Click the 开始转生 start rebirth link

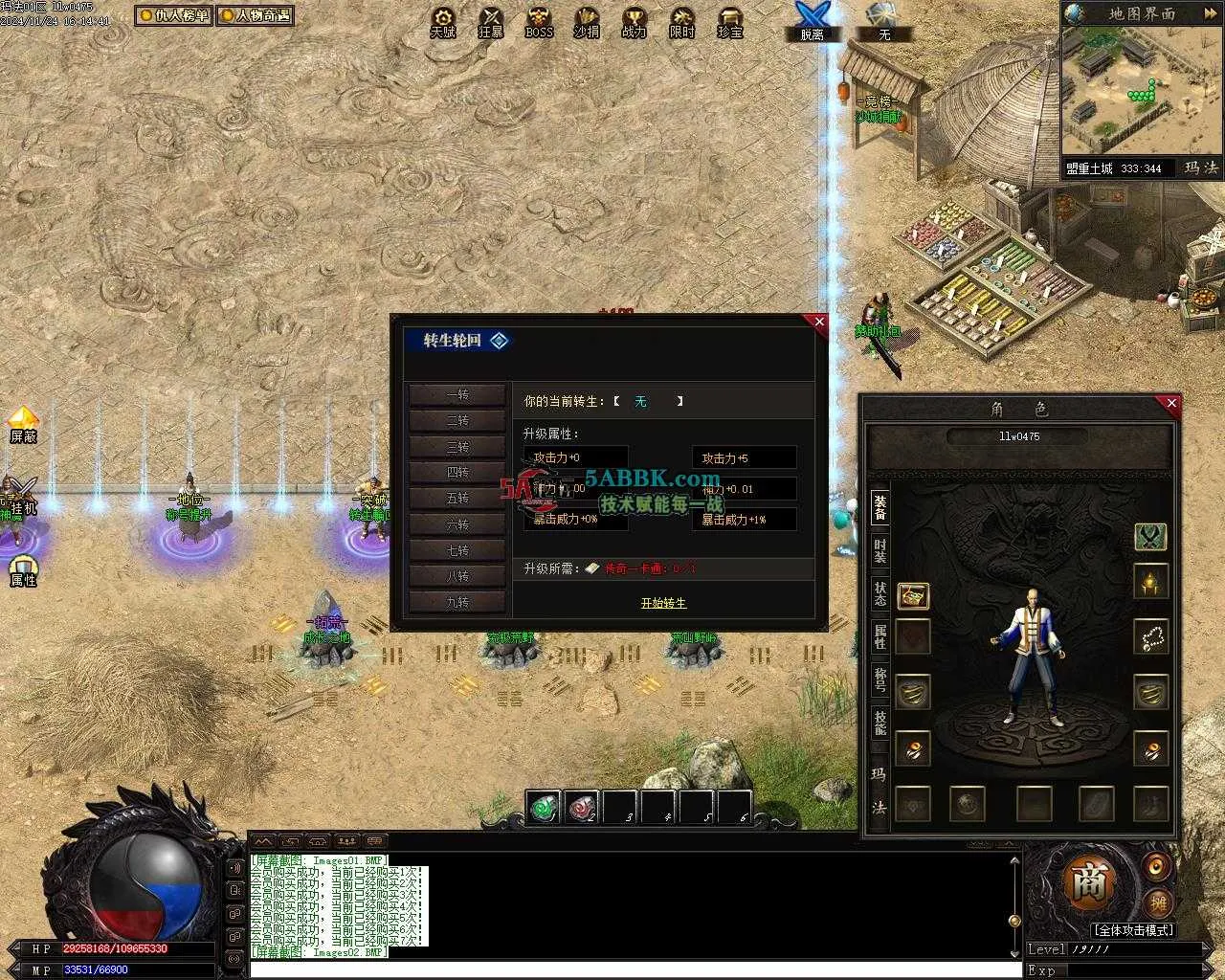pos(663,603)
